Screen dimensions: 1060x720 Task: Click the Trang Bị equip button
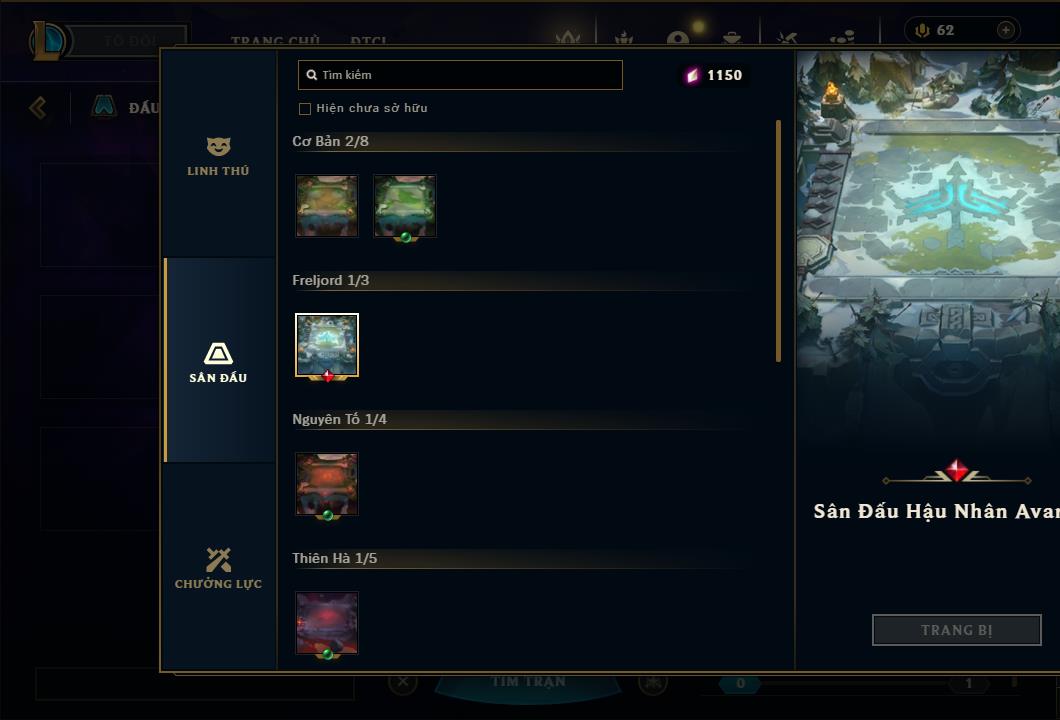point(956,630)
